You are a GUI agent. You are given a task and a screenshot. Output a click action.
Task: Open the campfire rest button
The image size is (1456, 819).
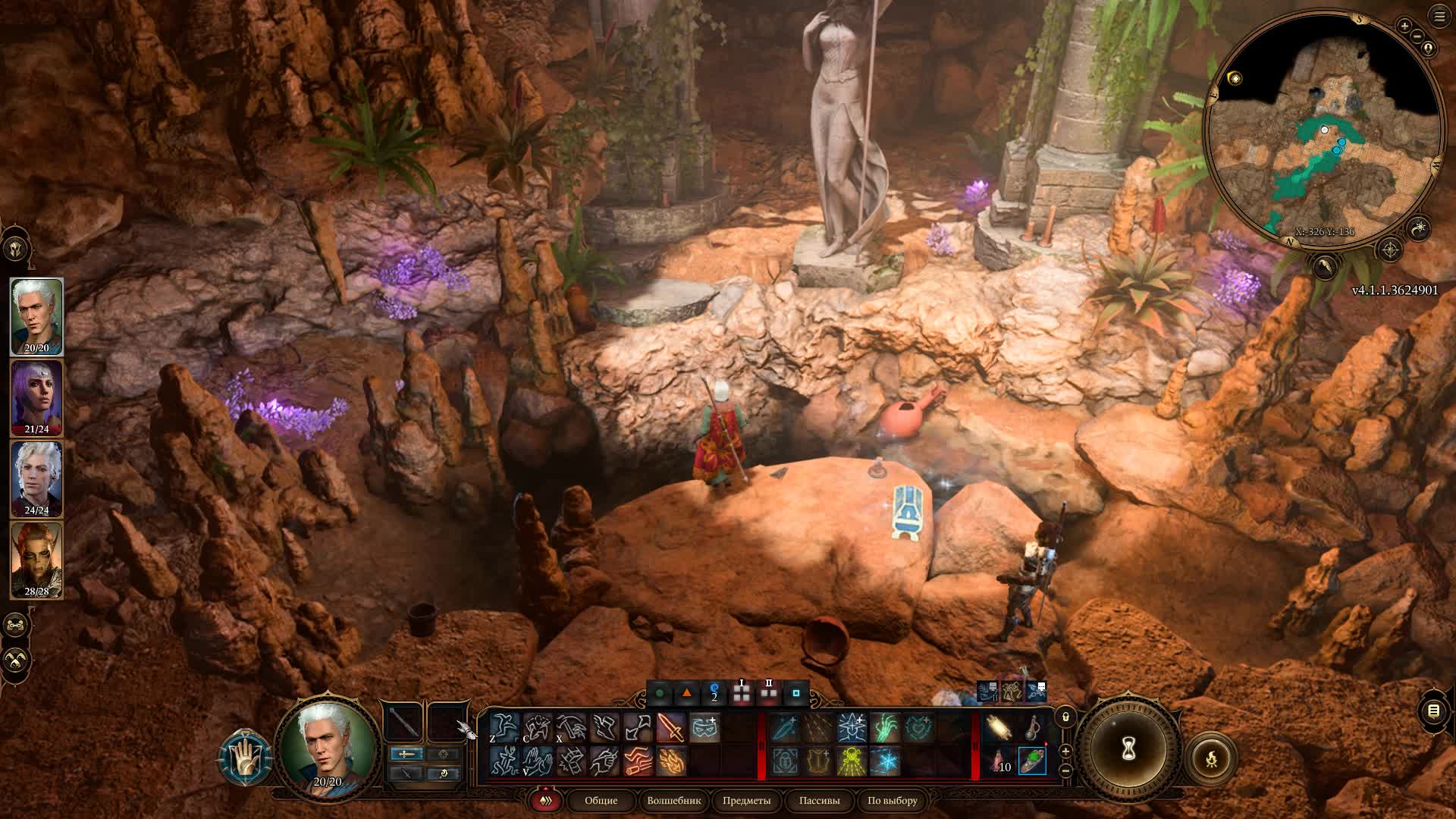[1211, 758]
